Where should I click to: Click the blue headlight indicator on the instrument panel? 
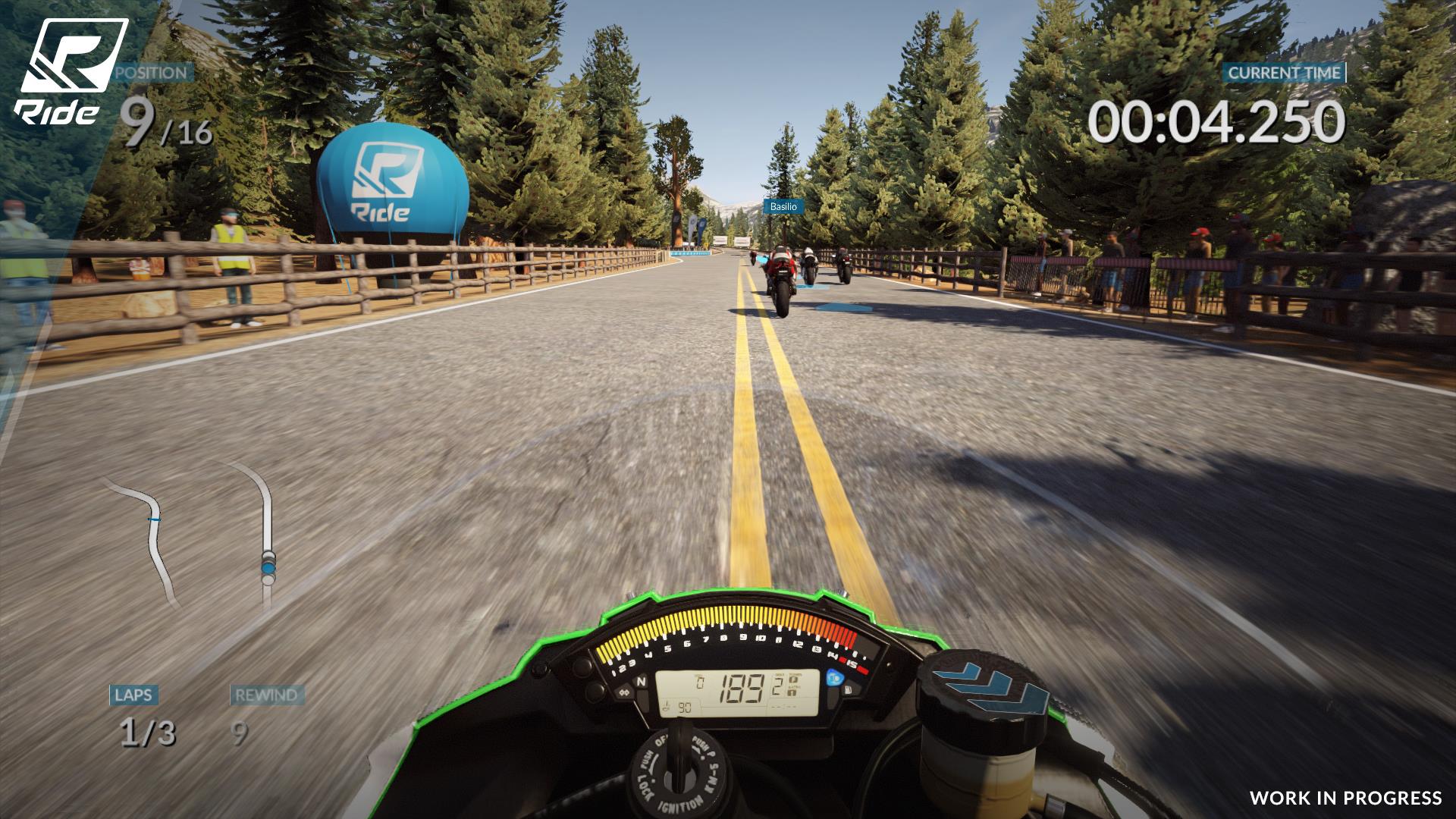coord(833,679)
